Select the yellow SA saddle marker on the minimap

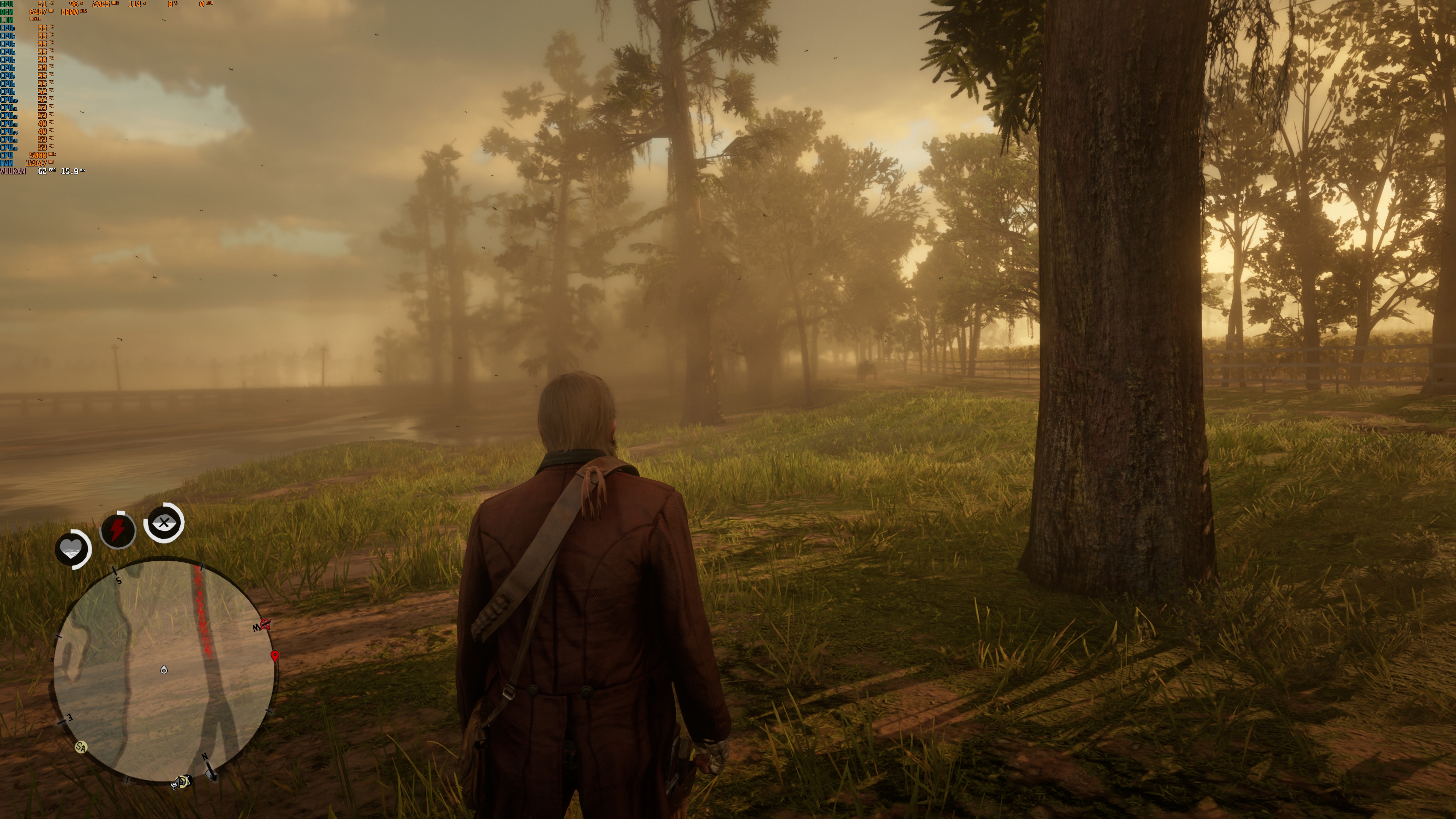point(81,748)
